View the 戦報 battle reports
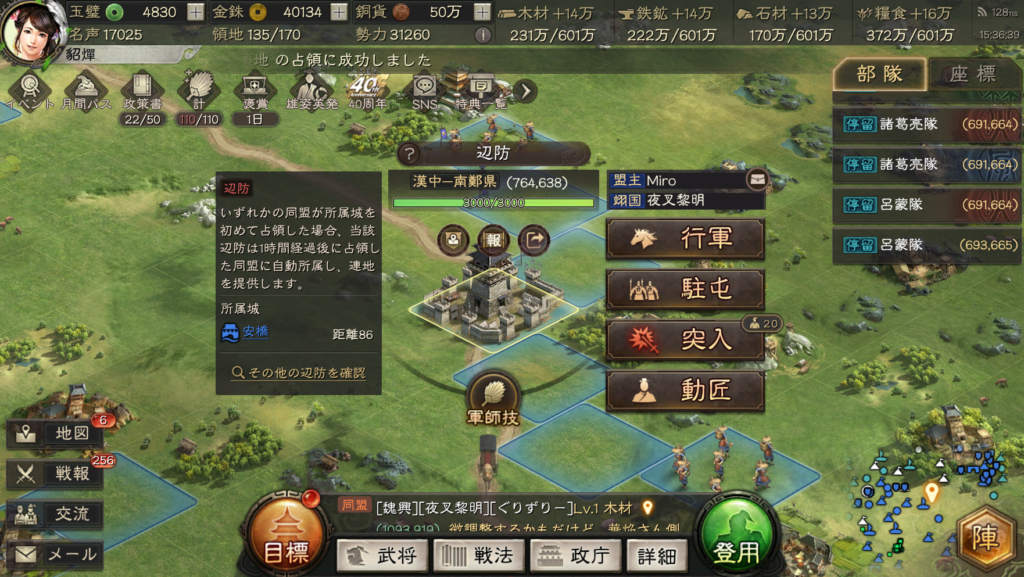This screenshot has width=1024, height=577. [x=55, y=474]
